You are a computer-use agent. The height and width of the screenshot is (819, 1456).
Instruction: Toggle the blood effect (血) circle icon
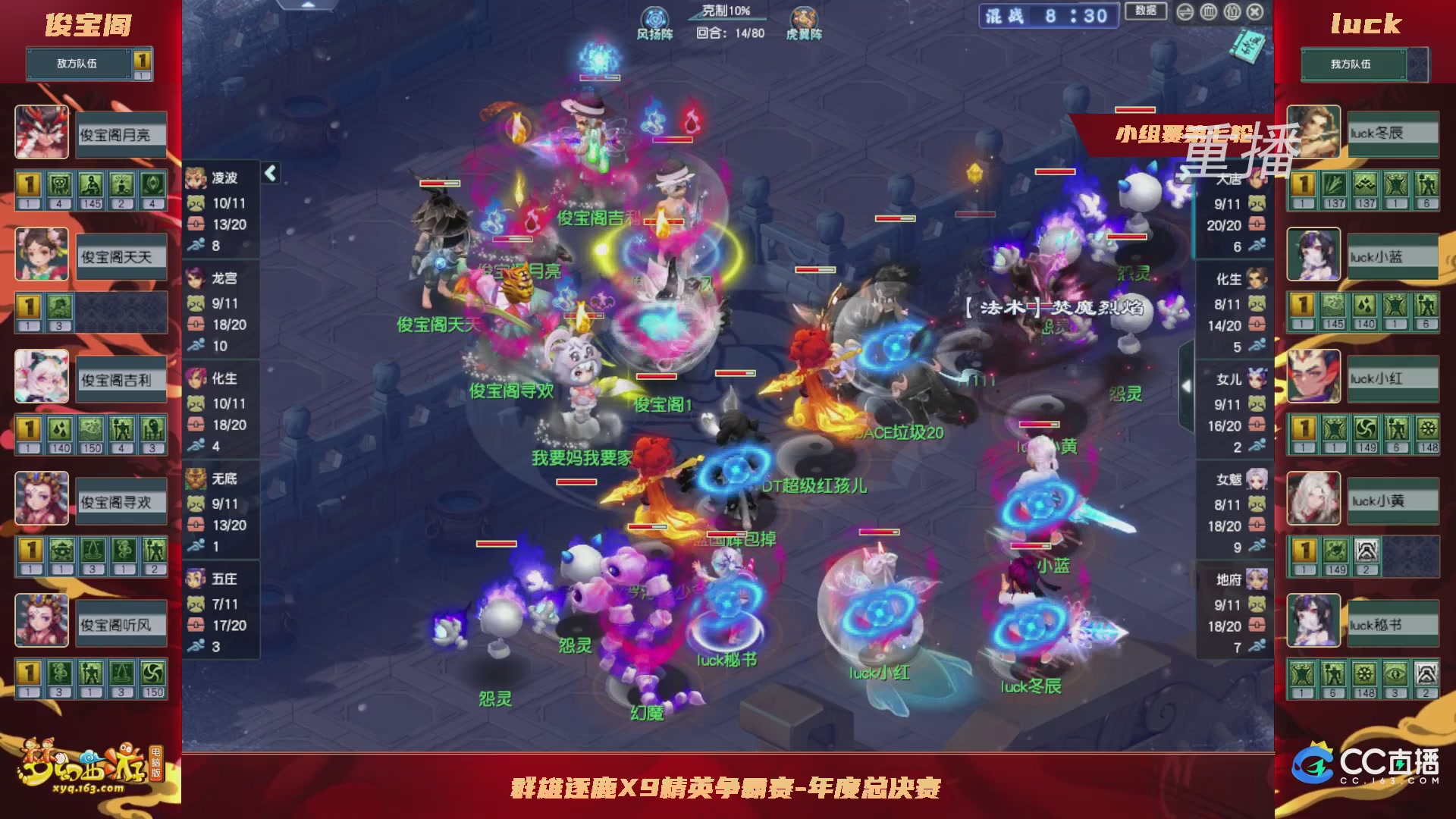click(x=1208, y=13)
